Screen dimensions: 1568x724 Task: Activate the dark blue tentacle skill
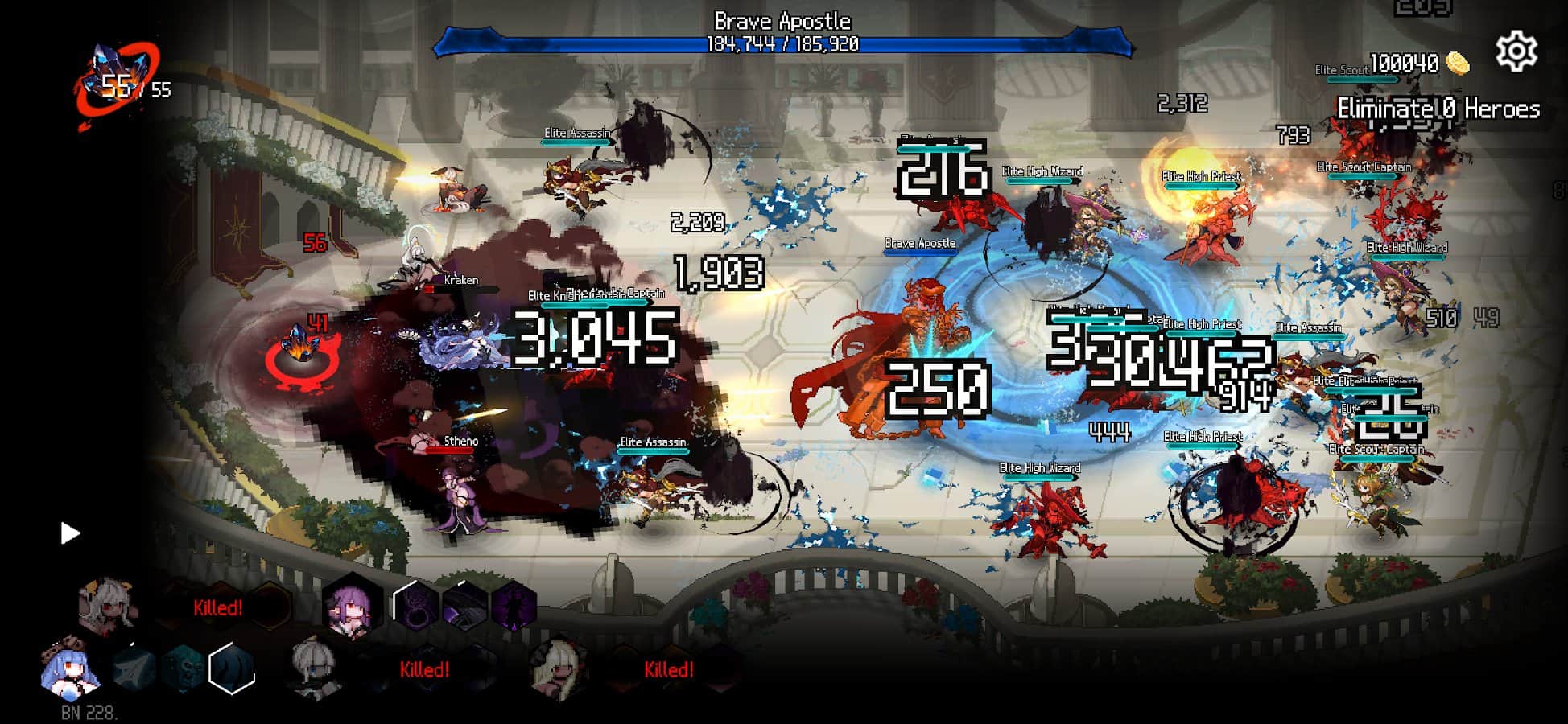(232, 669)
